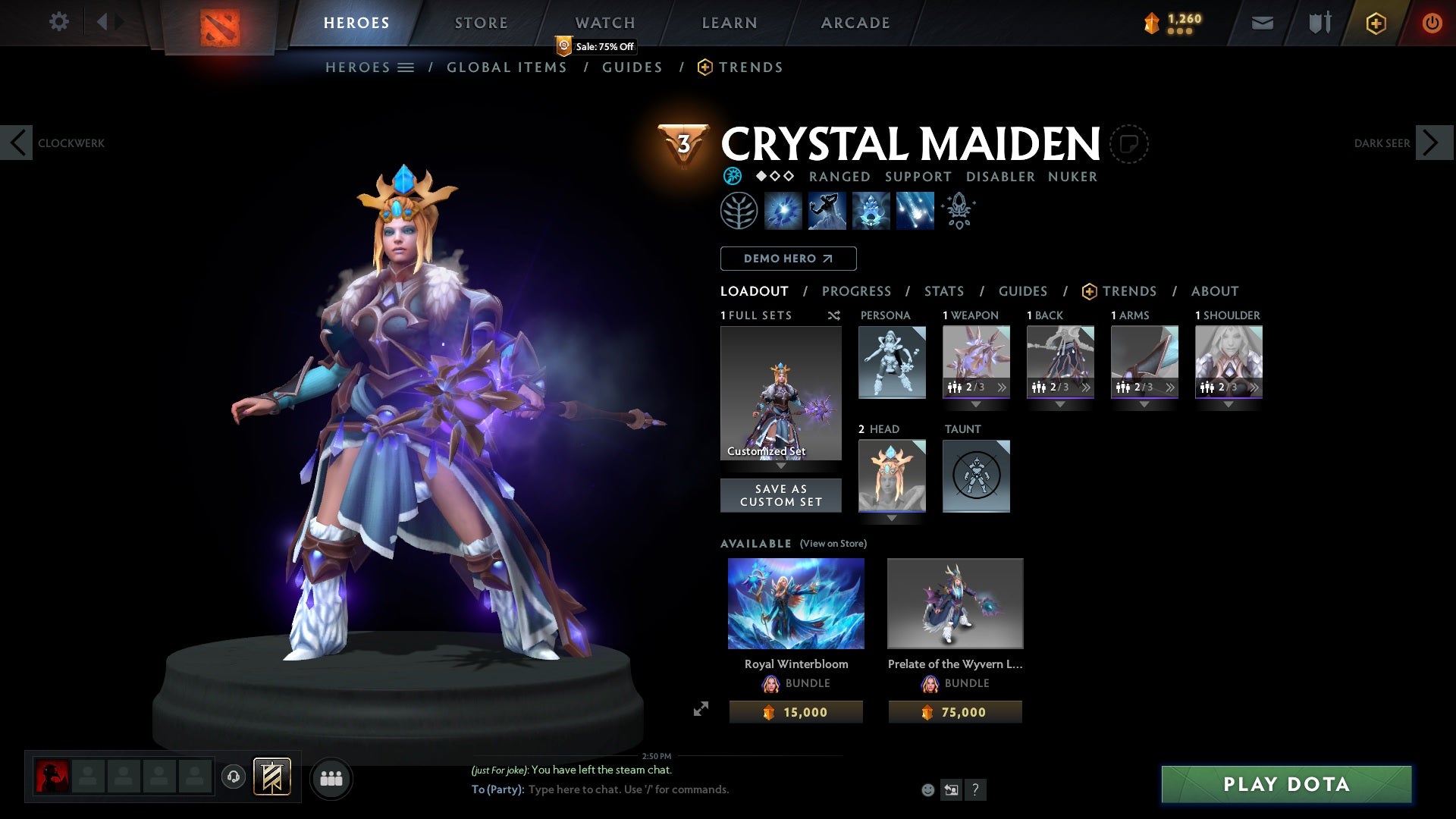Open the Royal Winterbloom bundle thumbnail
This screenshot has height=819, width=1456.
[795, 603]
